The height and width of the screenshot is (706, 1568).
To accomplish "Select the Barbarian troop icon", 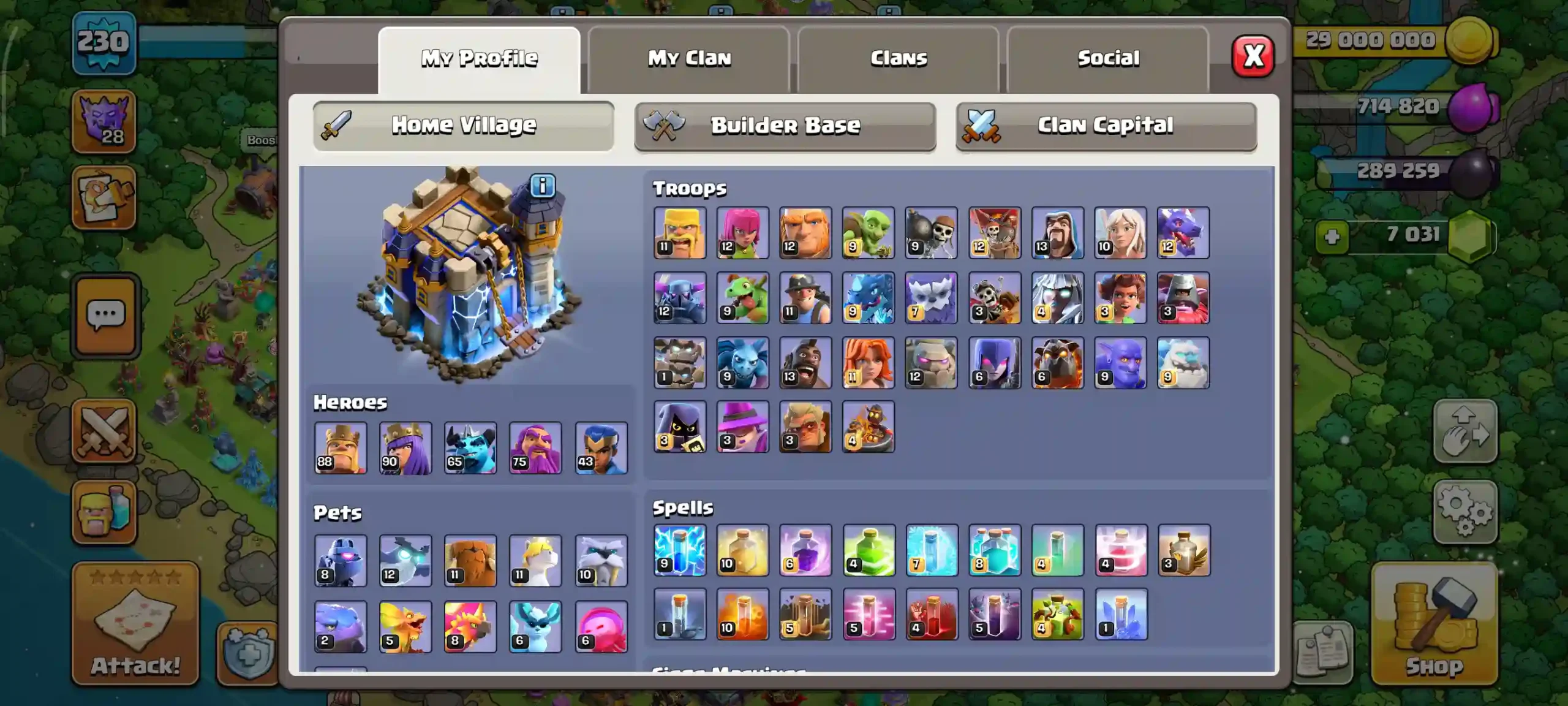I will (680, 233).
